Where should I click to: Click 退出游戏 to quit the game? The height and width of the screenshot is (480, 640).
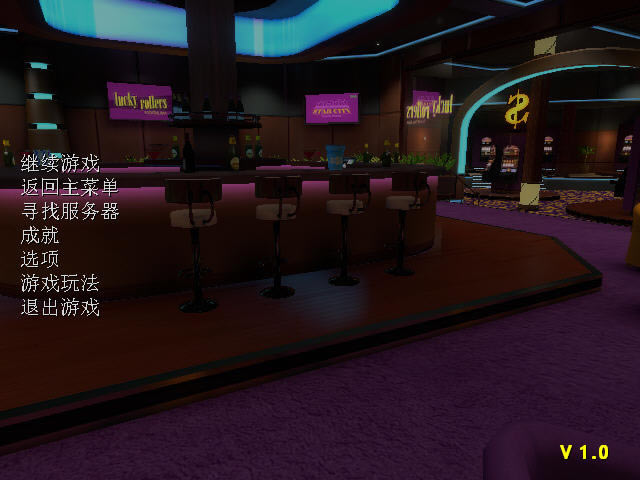(x=60, y=307)
